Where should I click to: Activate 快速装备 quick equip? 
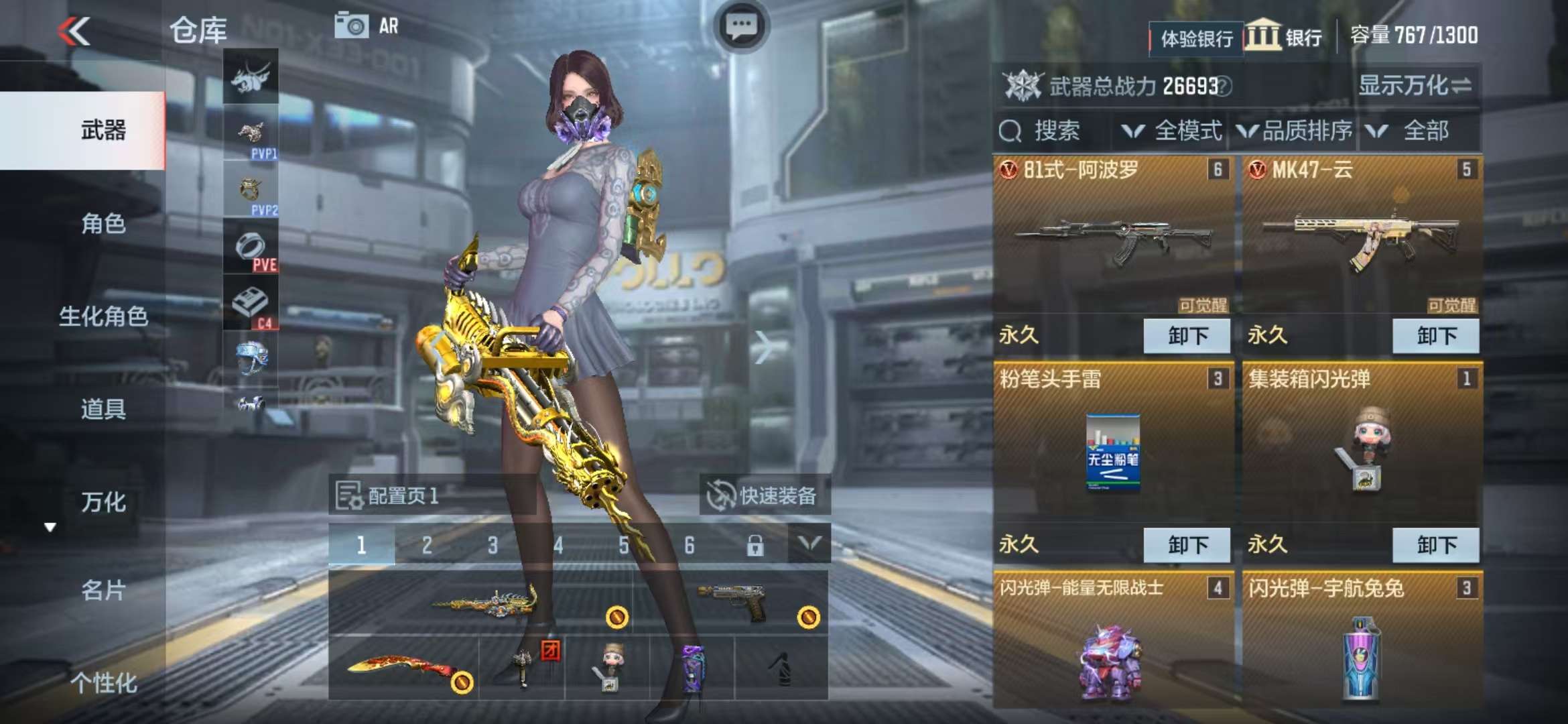pos(764,495)
